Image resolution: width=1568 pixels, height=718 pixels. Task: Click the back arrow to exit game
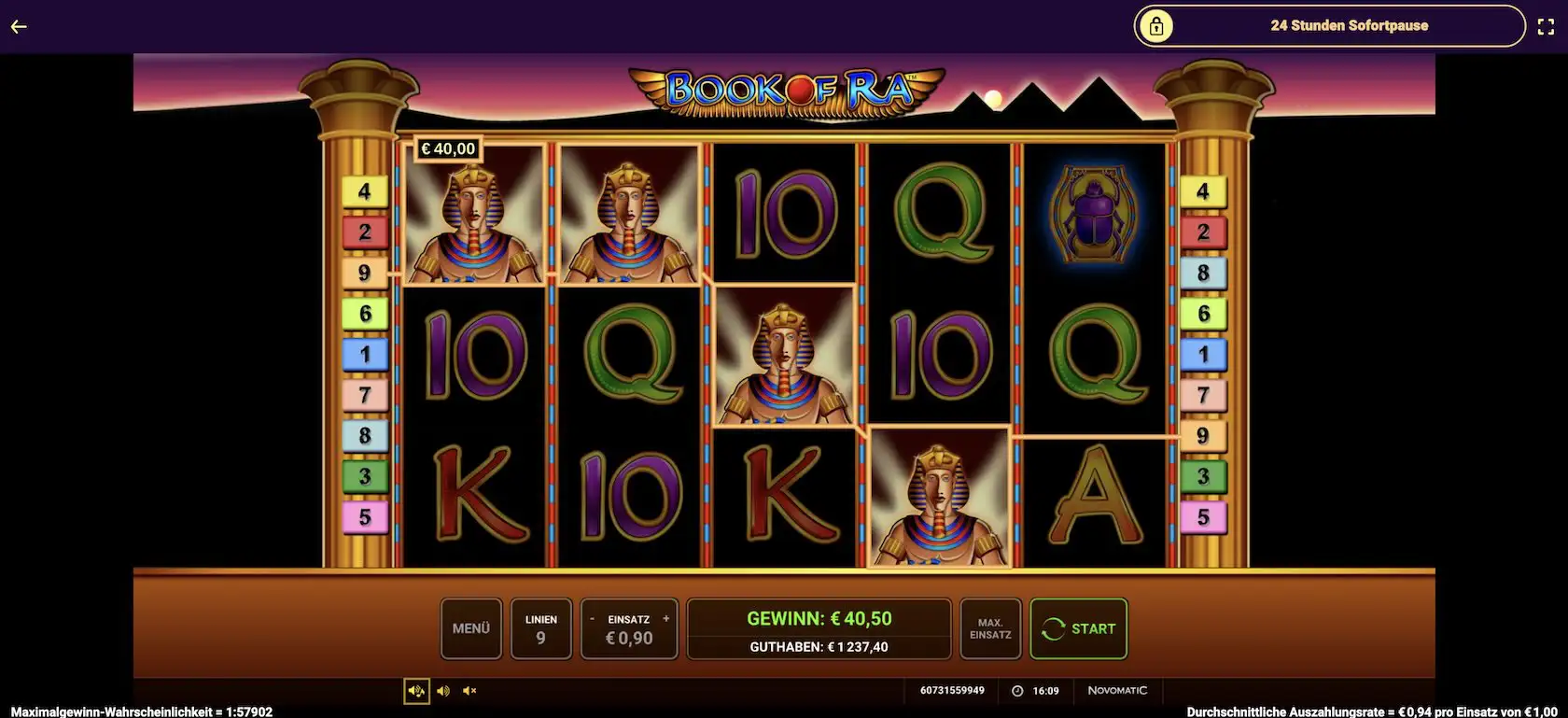[x=19, y=26]
